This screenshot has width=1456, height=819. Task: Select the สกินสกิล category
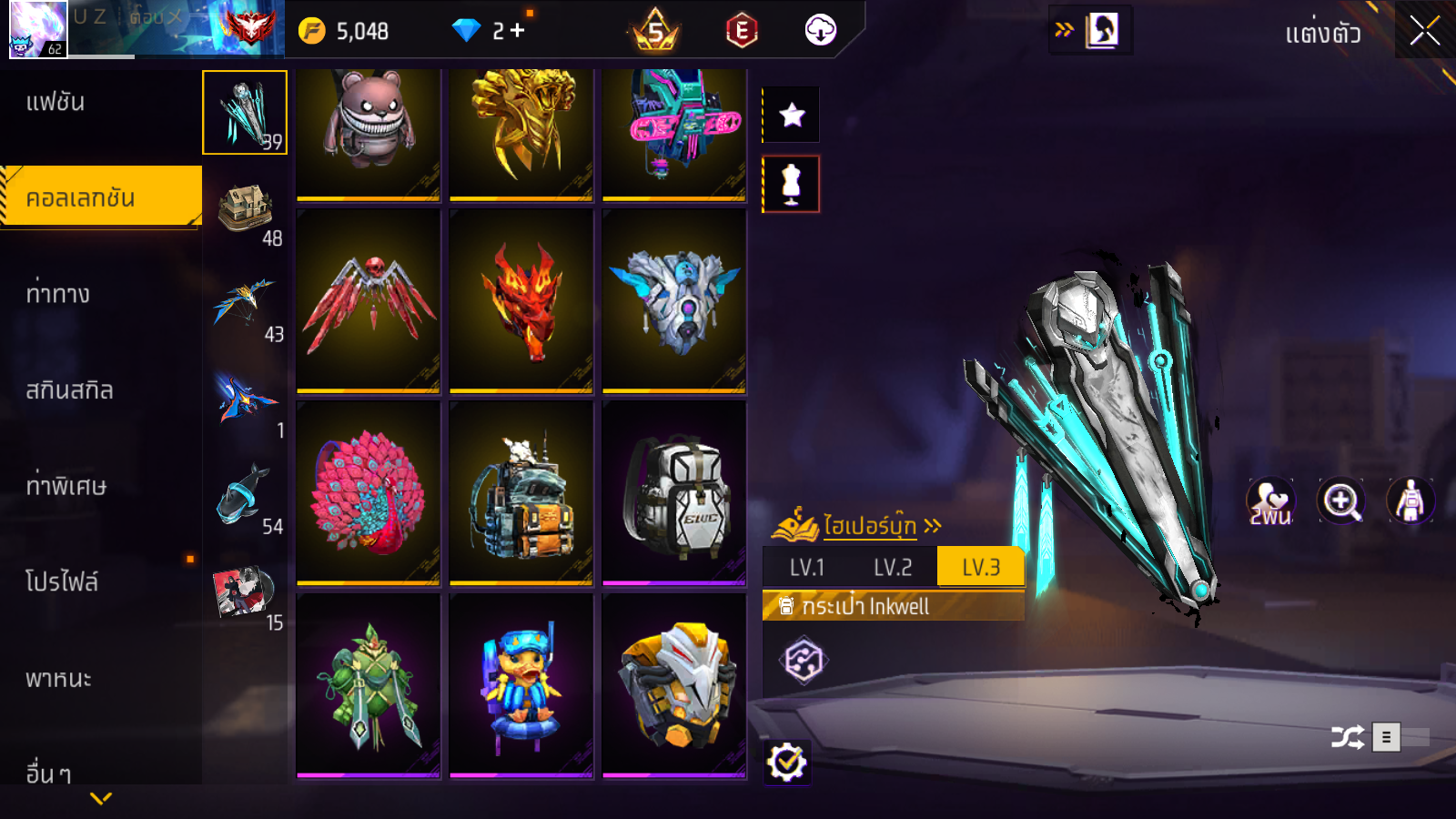69,390
